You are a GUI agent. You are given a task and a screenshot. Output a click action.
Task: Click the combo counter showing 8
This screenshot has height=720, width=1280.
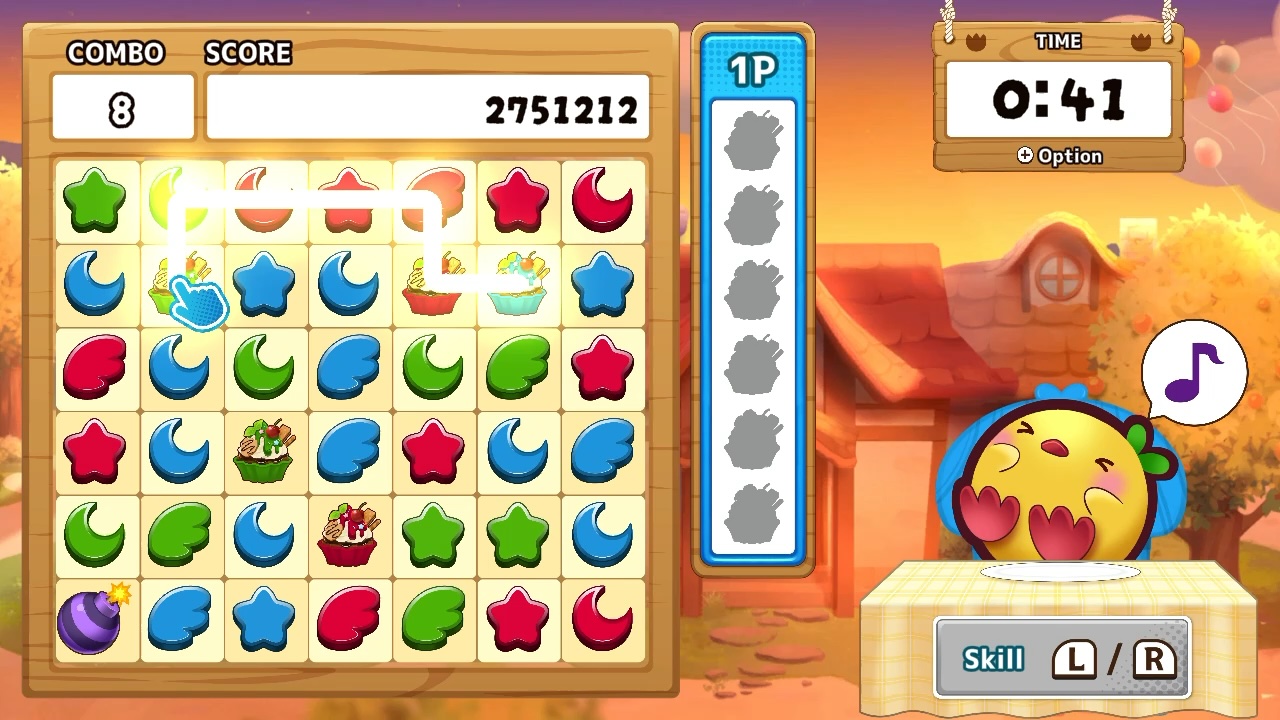[x=122, y=105]
